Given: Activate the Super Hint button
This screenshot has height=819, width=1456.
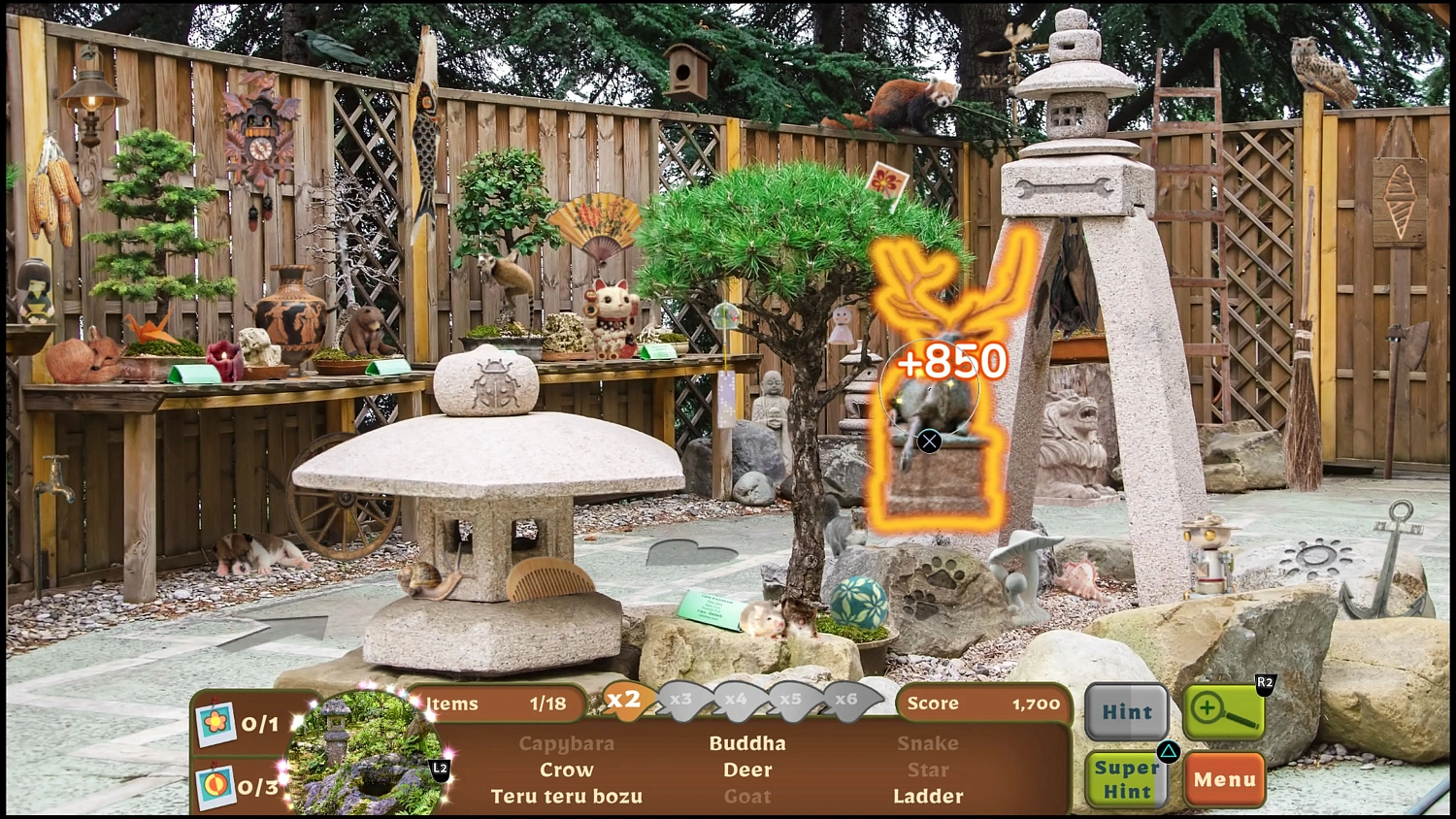Looking at the screenshot, I should (1126, 776).
